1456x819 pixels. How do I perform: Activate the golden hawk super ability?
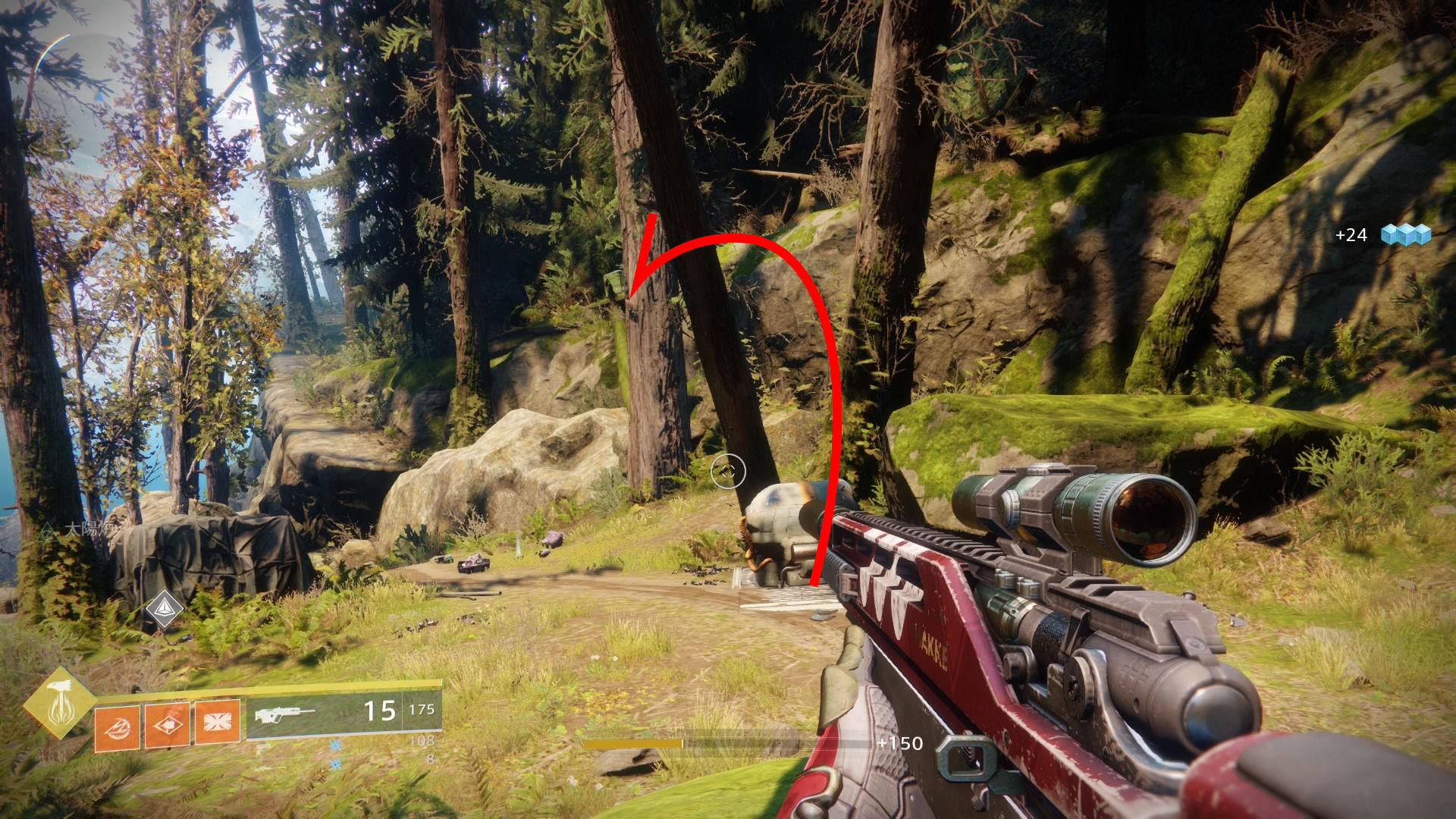coord(58,703)
